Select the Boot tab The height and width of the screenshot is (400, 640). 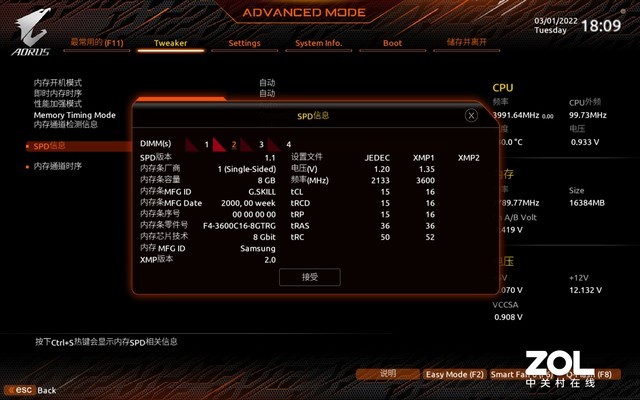coord(392,43)
